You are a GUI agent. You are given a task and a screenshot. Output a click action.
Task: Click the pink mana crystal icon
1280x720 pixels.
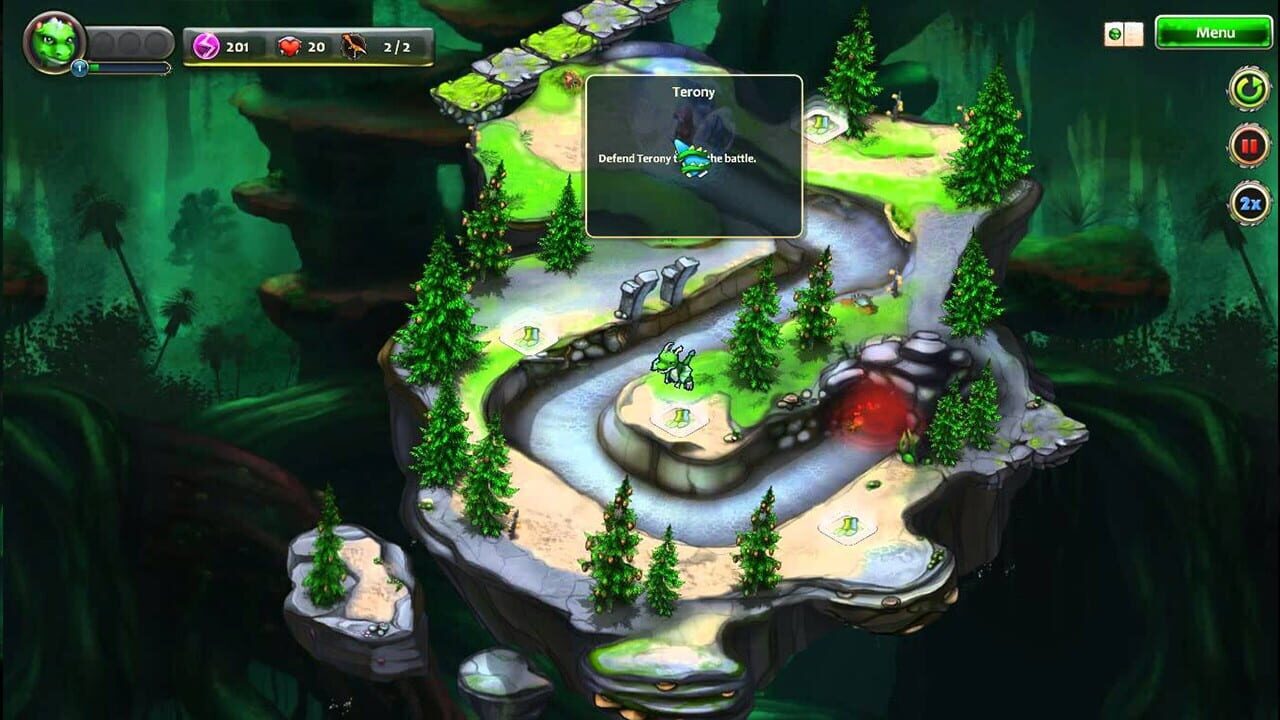pyautogui.click(x=206, y=45)
